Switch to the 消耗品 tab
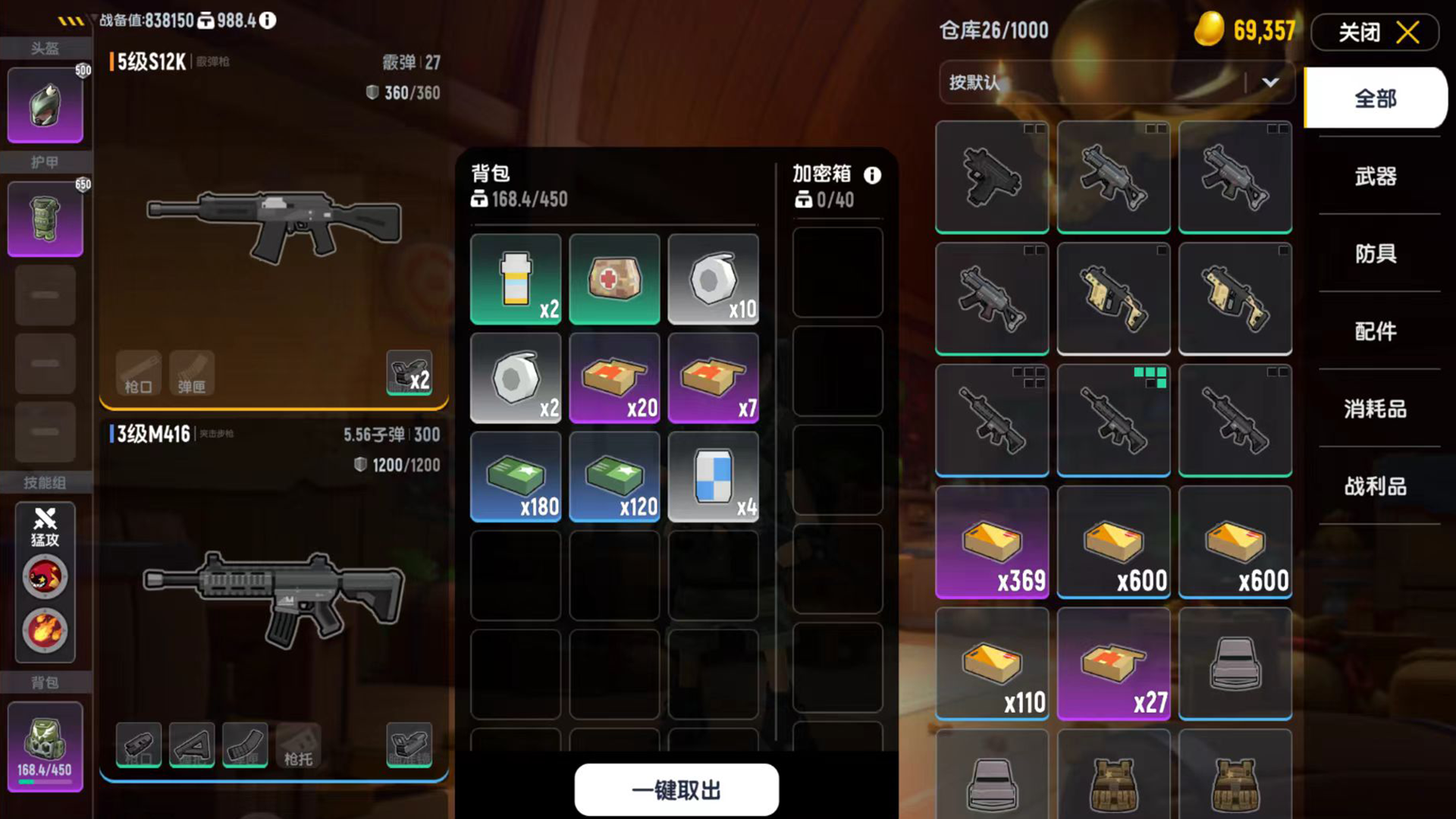This screenshot has width=1456, height=819. (1375, 409)
